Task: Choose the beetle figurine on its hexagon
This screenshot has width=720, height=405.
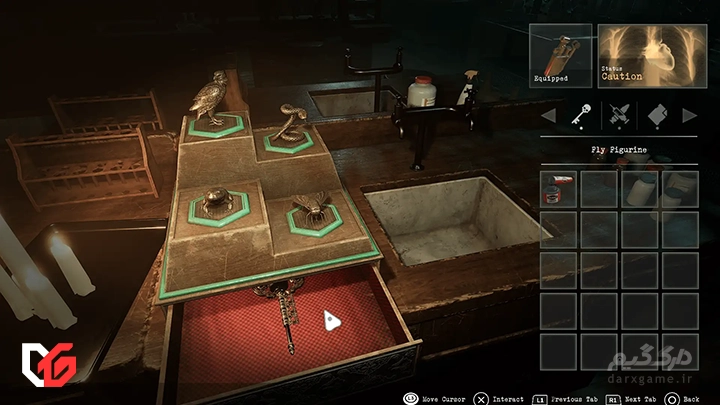Action: point(217,200)
